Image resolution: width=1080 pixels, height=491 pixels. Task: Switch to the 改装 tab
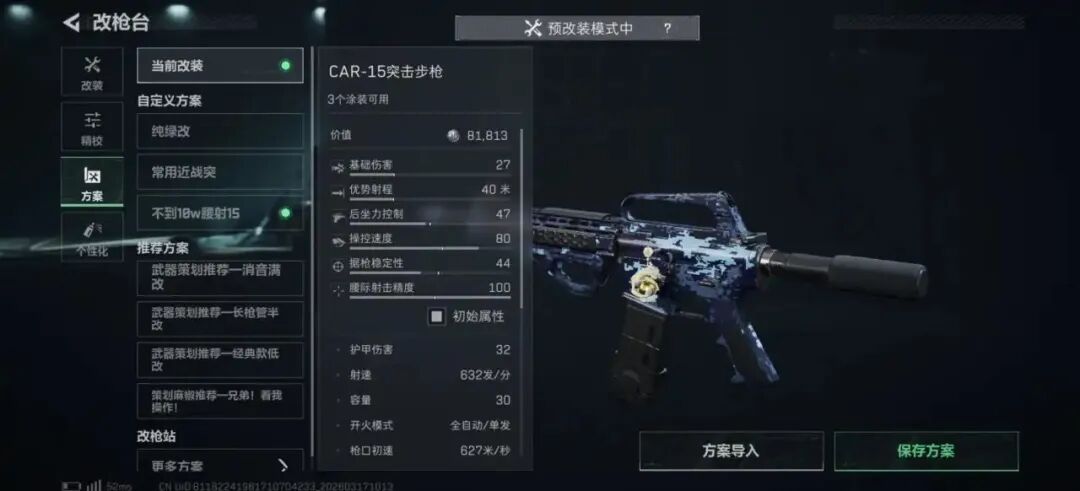[x=92, y=72]
